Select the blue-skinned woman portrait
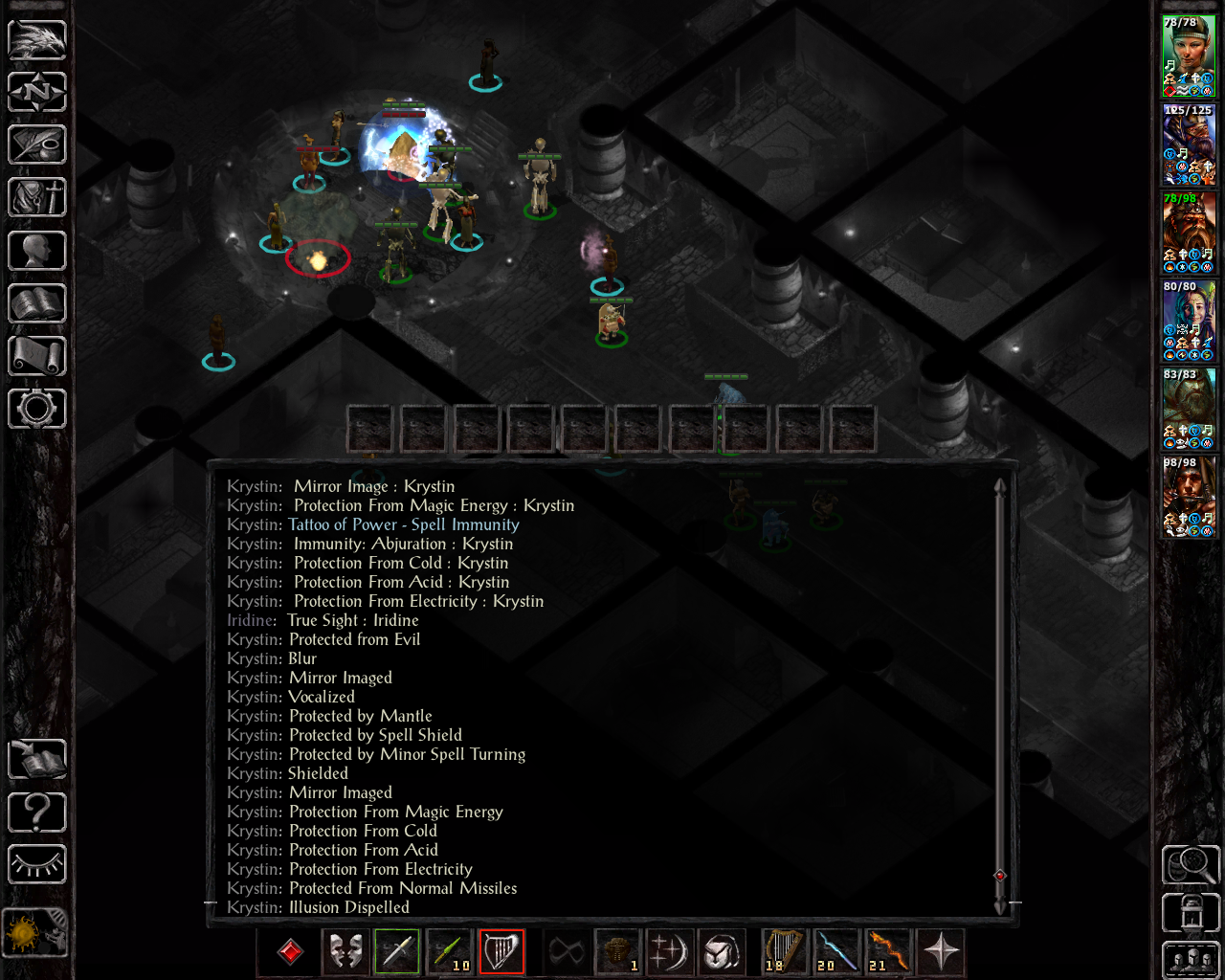Viewport: 1225px width, 980px height. tap(1189, 321)
